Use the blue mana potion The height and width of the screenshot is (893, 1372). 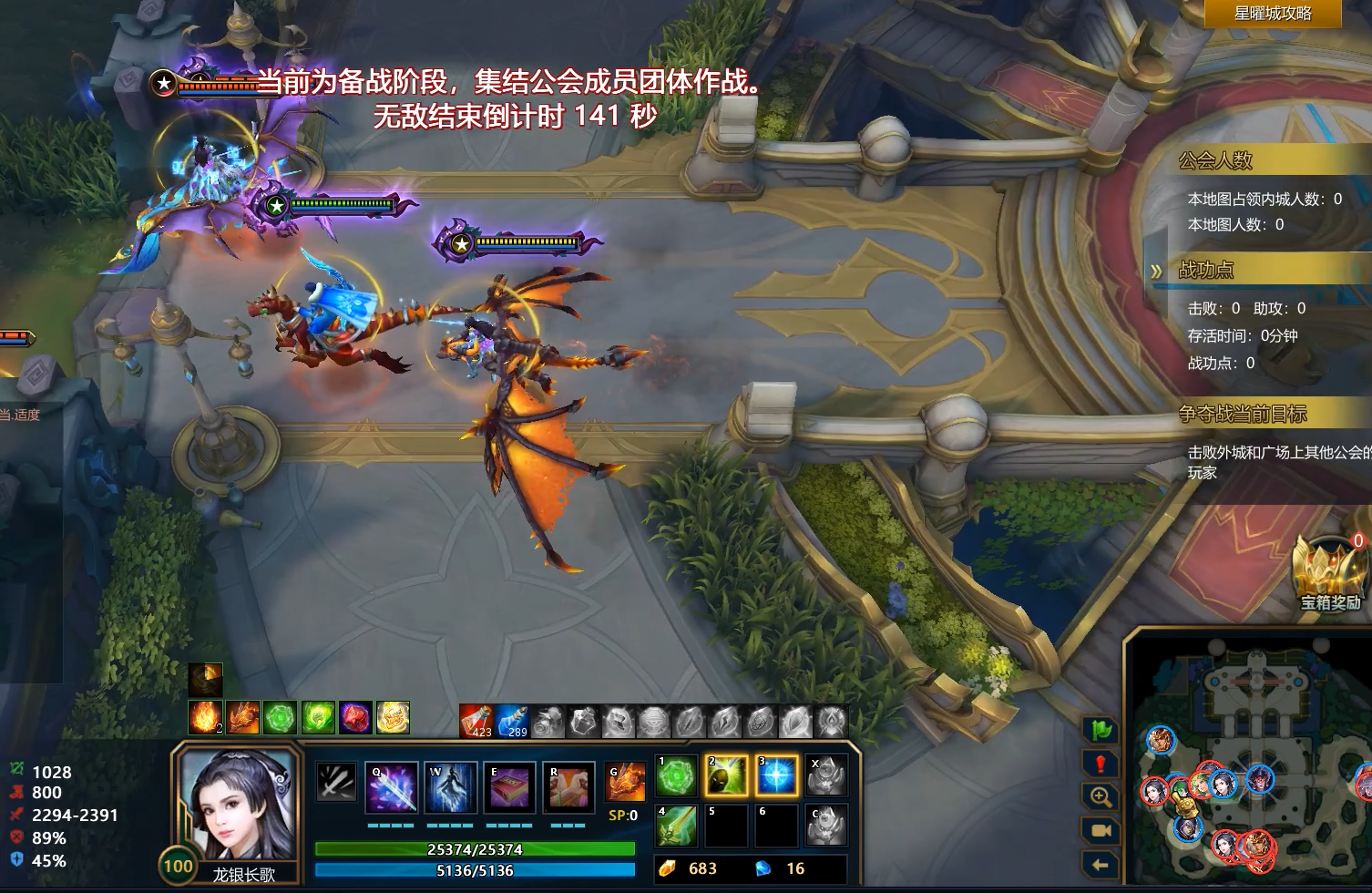(512, 721)
